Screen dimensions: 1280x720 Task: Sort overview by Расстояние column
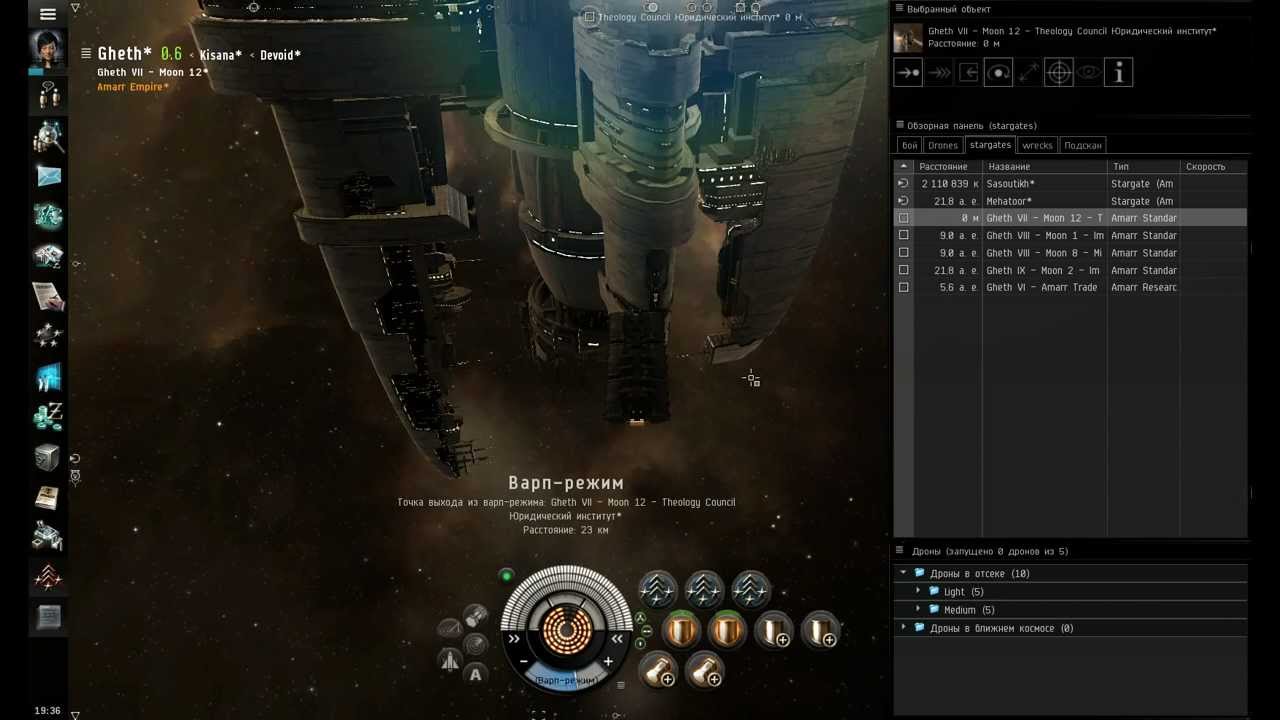click(943, 167)
